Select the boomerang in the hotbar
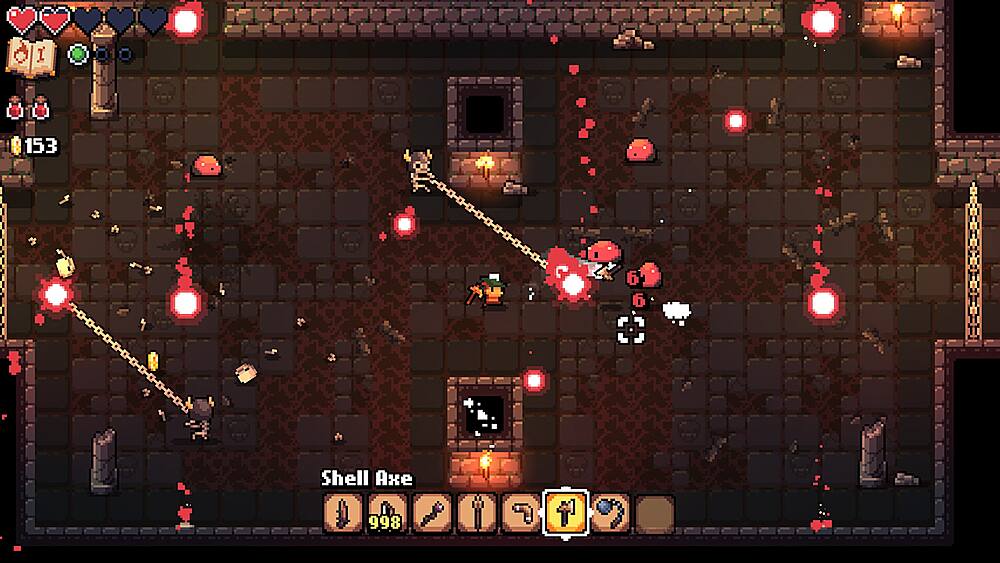 point(520,514)
